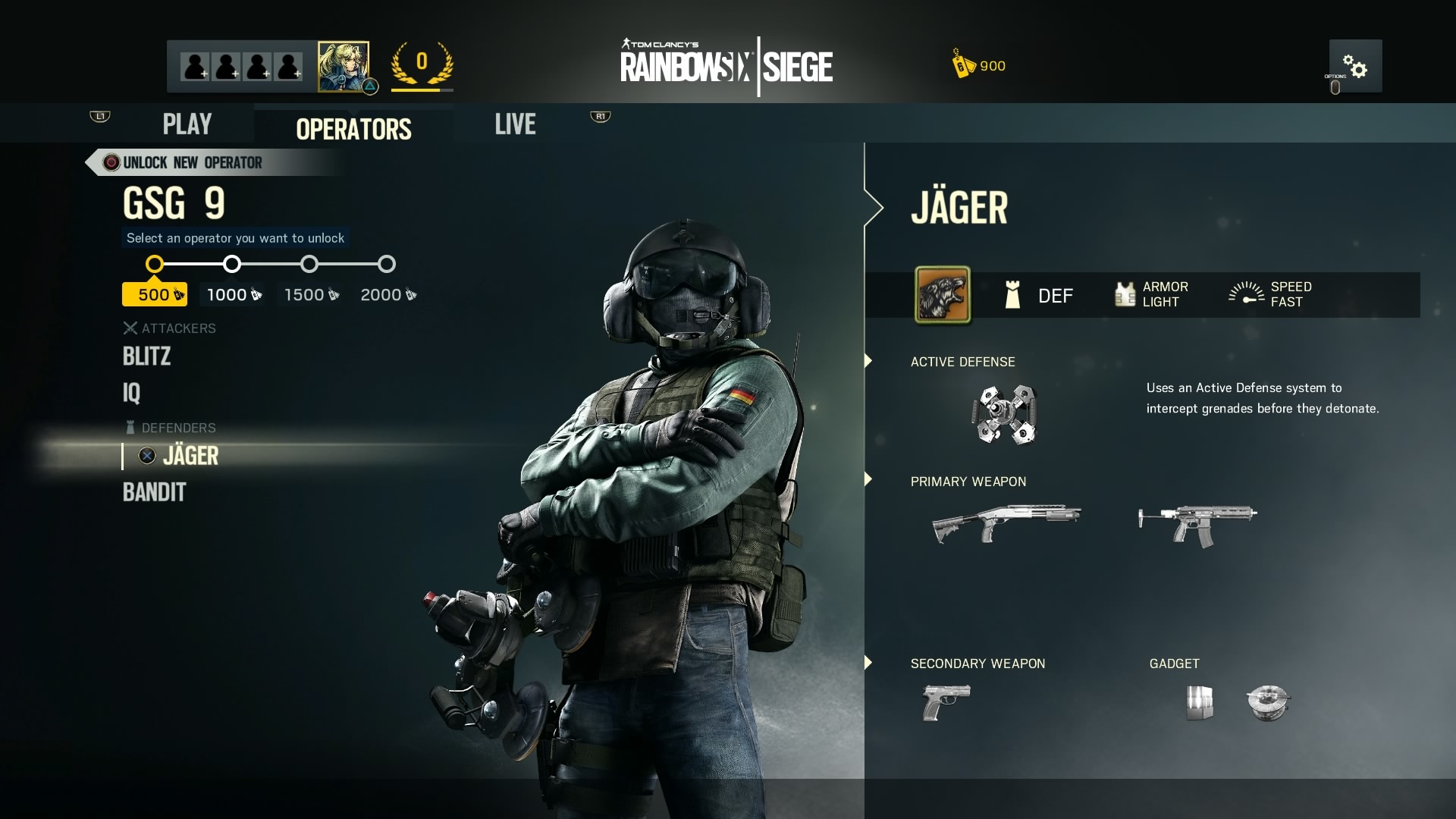Expand the Primary Weapon section arrow
1456x819 pixels.
pos(867,480)
